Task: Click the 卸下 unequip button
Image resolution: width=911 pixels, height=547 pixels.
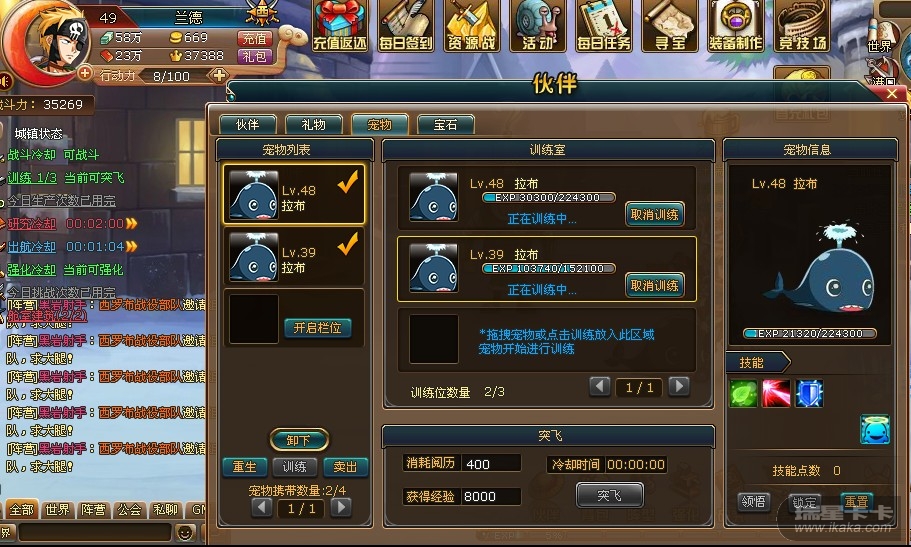Action: pos(299,440)
